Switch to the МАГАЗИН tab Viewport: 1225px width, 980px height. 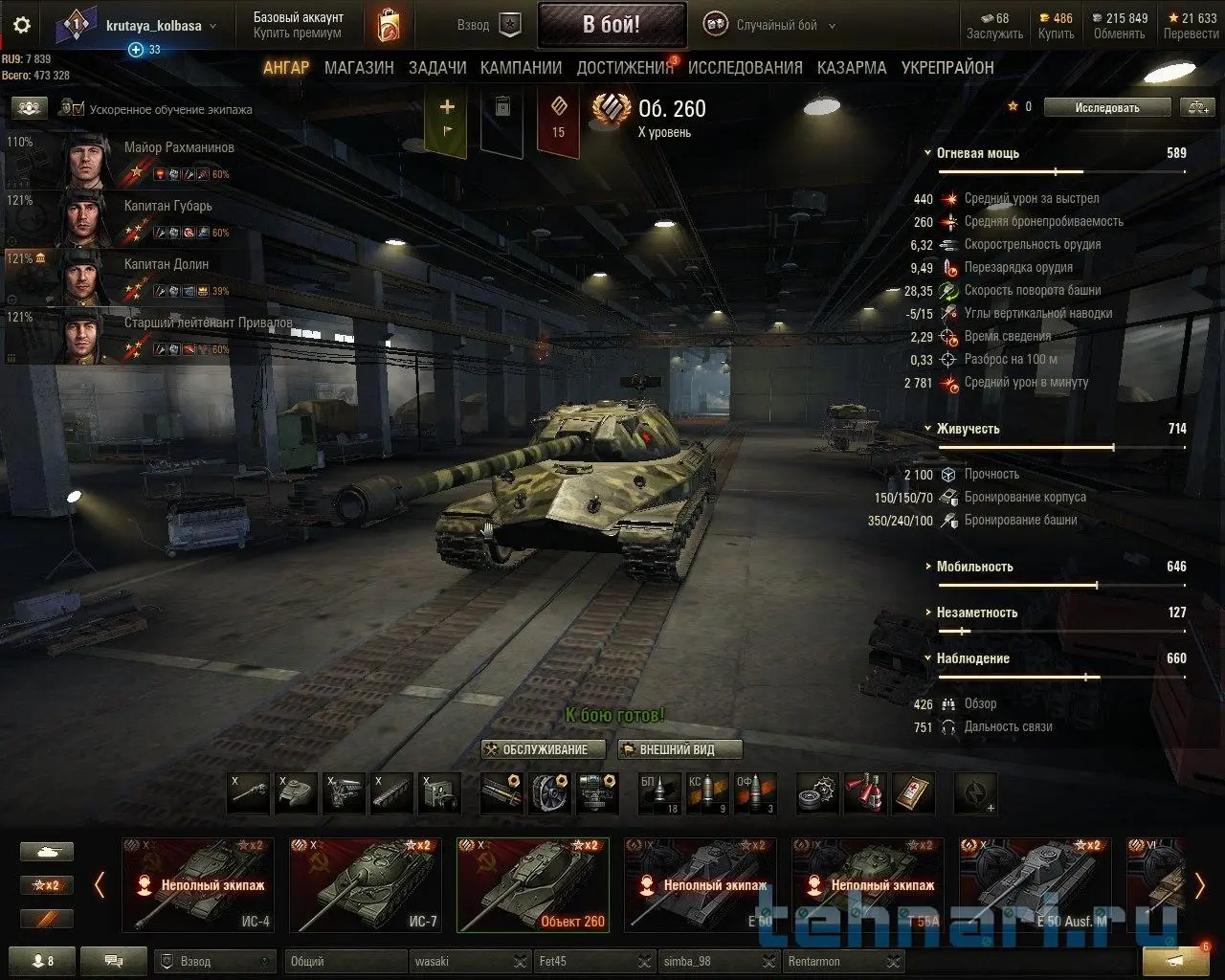coord(359,68)
